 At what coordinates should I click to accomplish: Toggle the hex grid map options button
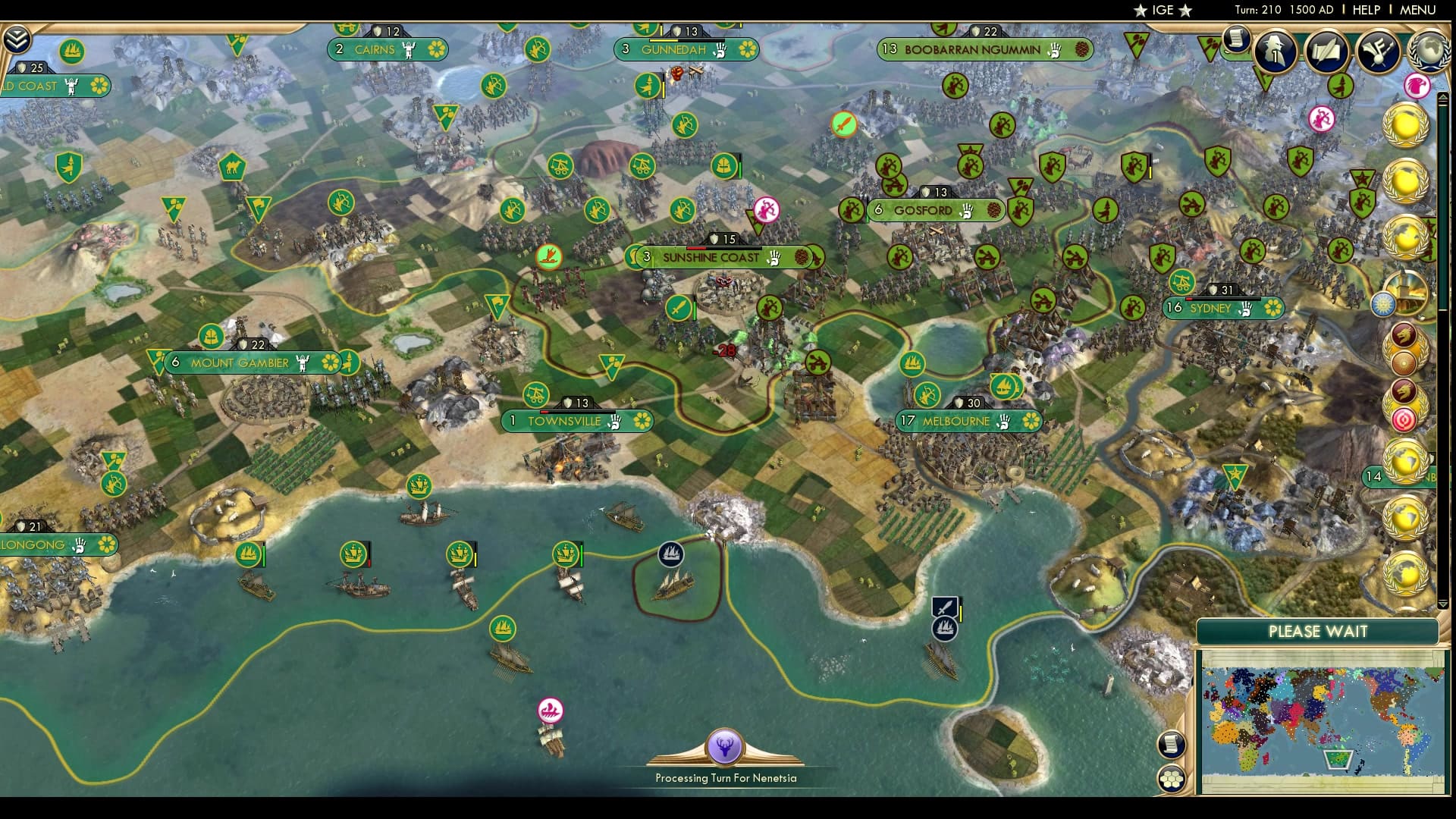(1172, 779)
